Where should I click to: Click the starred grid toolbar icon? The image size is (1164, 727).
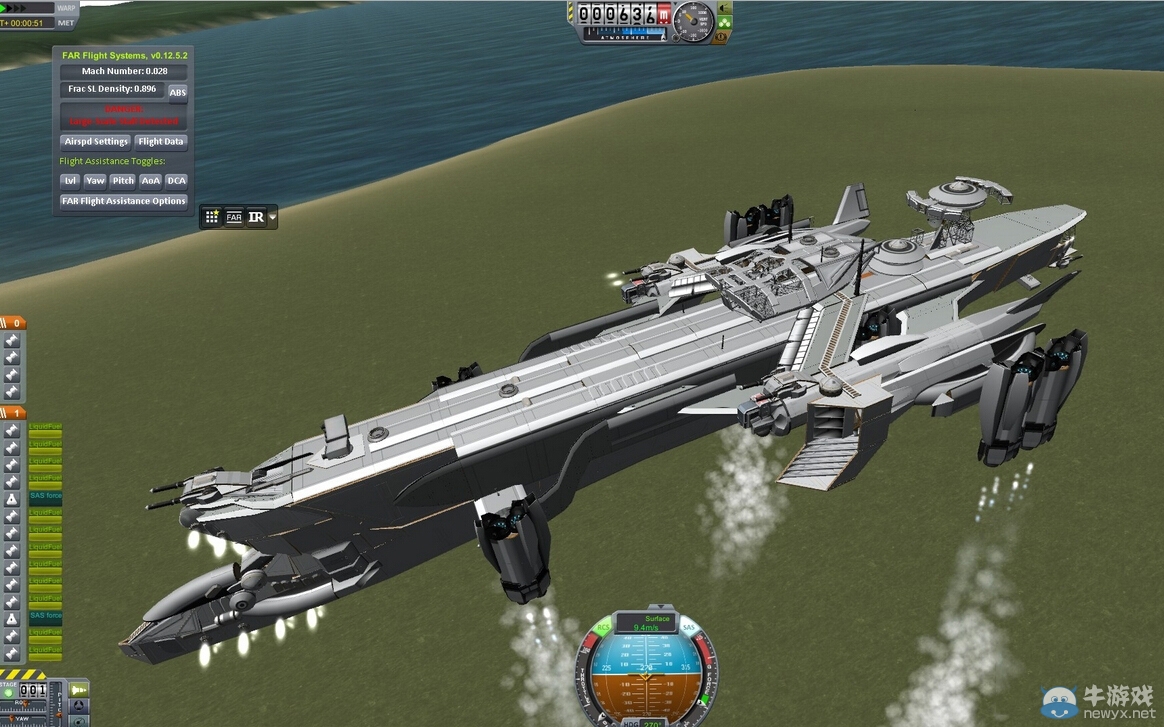click(212, 216)
